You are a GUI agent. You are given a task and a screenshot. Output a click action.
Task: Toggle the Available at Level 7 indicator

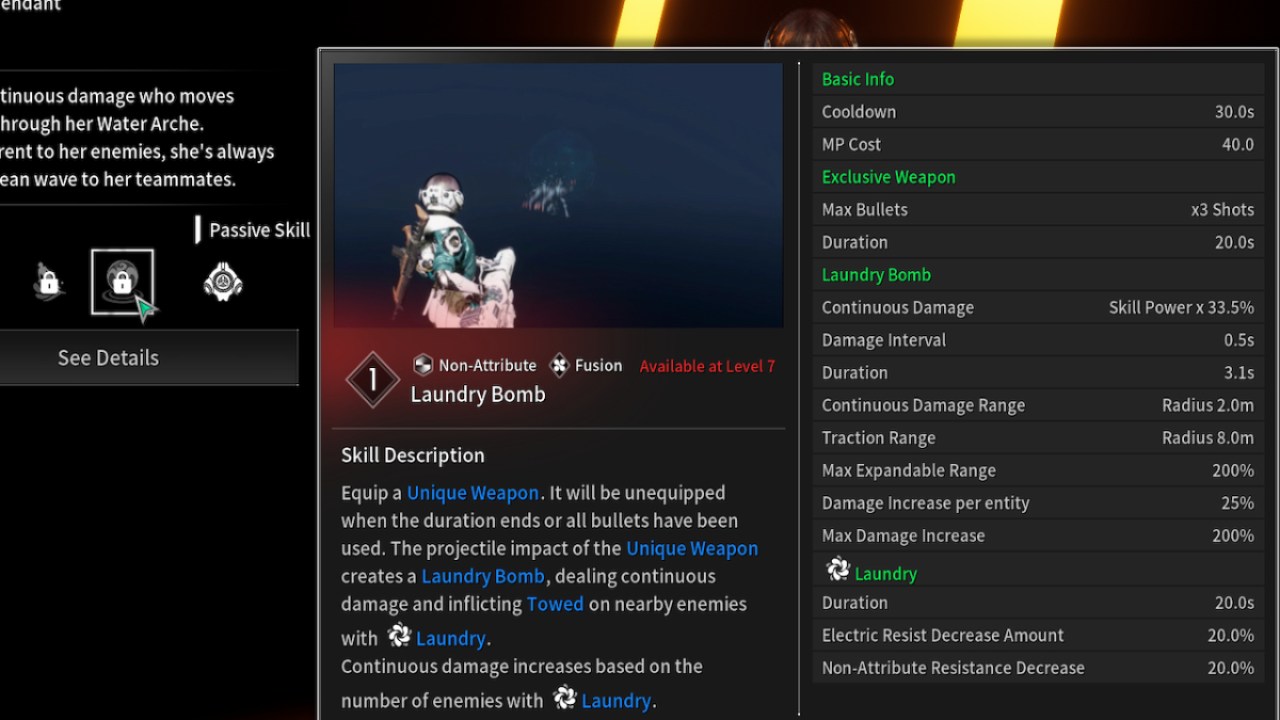coord(707,366)
